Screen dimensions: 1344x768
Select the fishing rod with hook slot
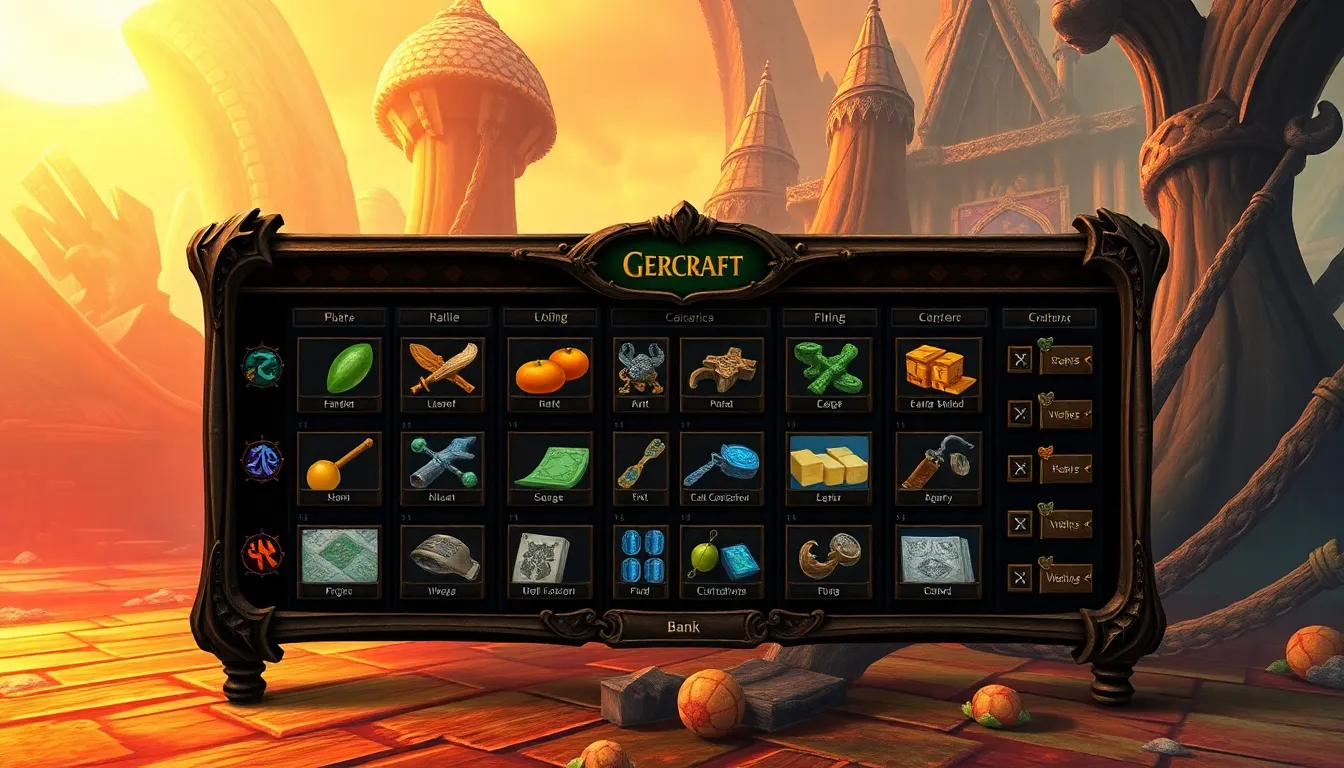click(x=937, y=464)
